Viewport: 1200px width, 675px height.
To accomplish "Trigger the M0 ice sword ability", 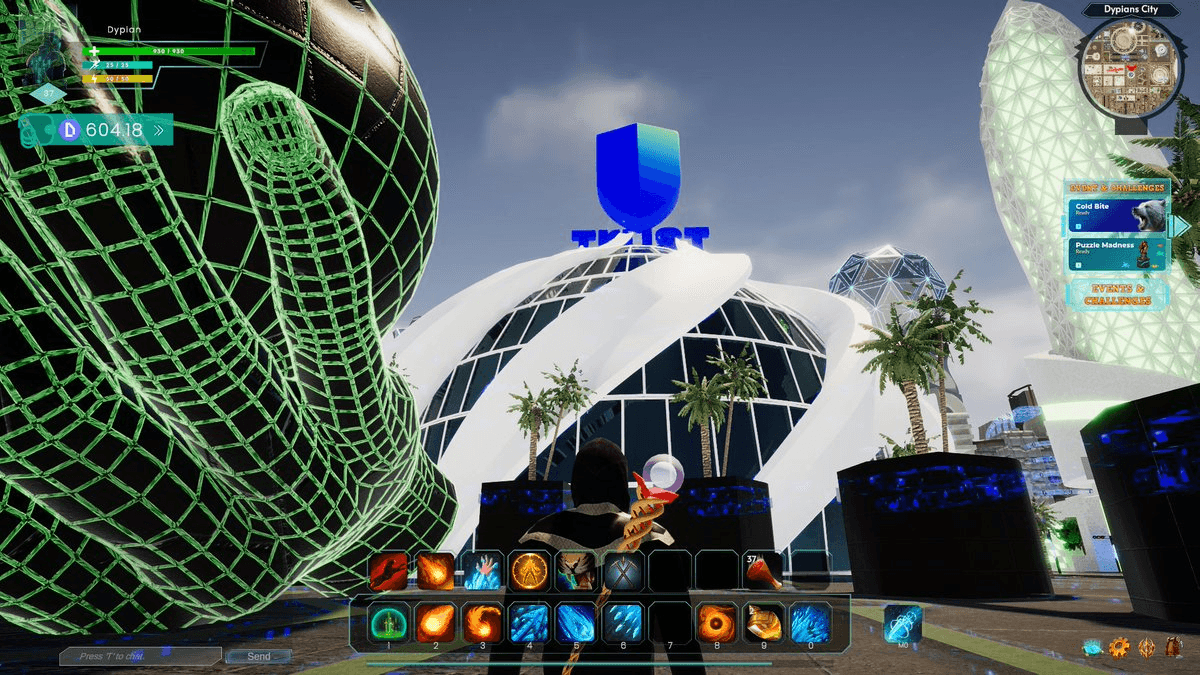I will pos(903,623).
